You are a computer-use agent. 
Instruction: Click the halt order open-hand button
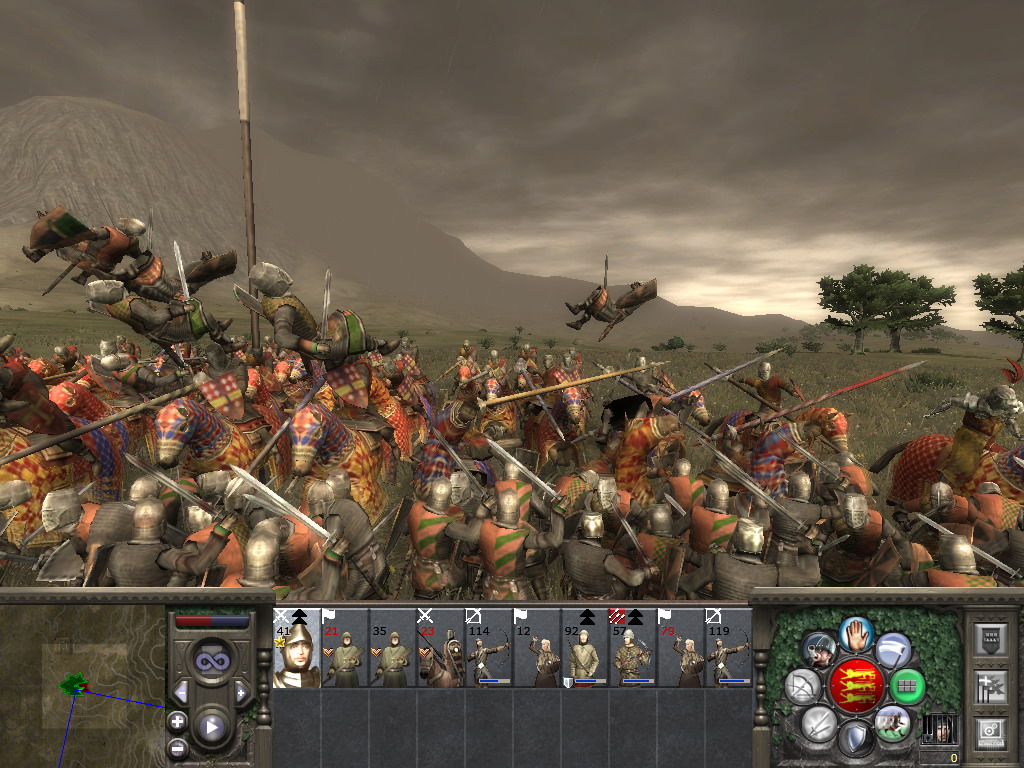pyautogui.click(x=855, y=633)
